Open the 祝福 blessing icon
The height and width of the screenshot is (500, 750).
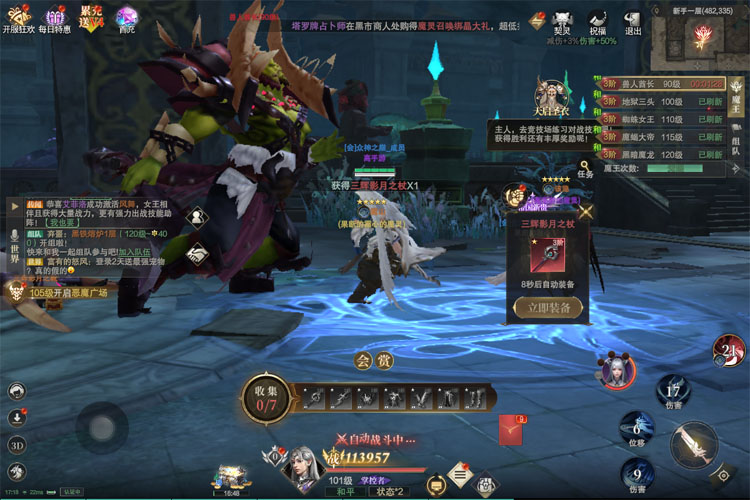point(598,20)
